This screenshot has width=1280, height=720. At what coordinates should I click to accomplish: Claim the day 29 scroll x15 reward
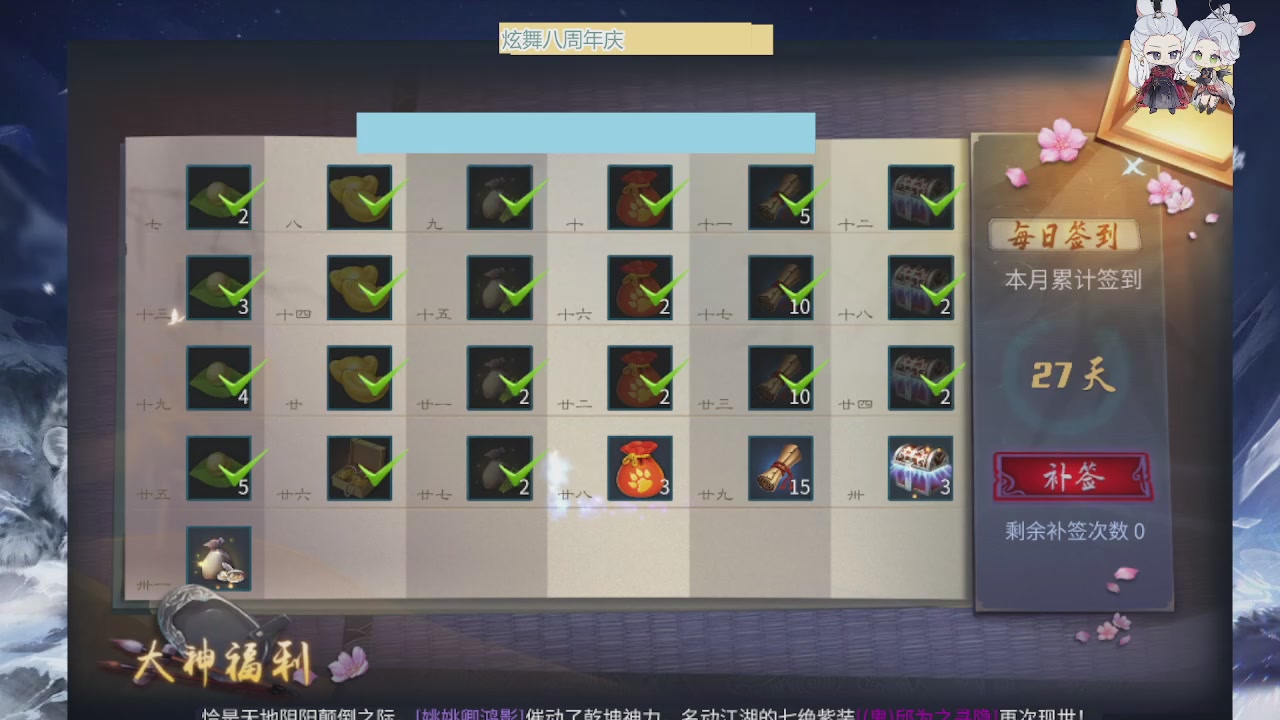coord(780,467)
